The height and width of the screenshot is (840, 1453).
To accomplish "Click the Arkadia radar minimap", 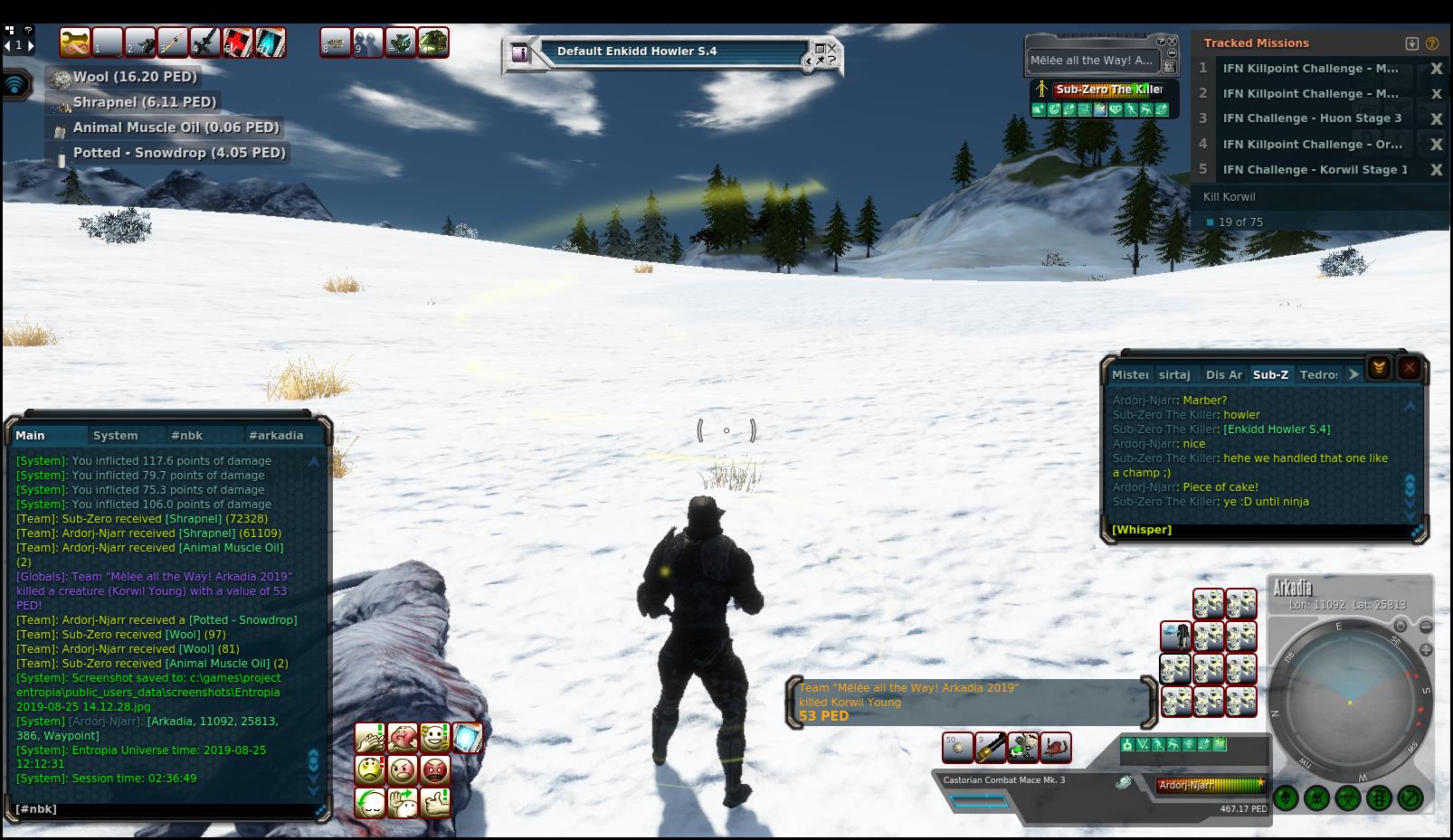I will [1349, 701].
